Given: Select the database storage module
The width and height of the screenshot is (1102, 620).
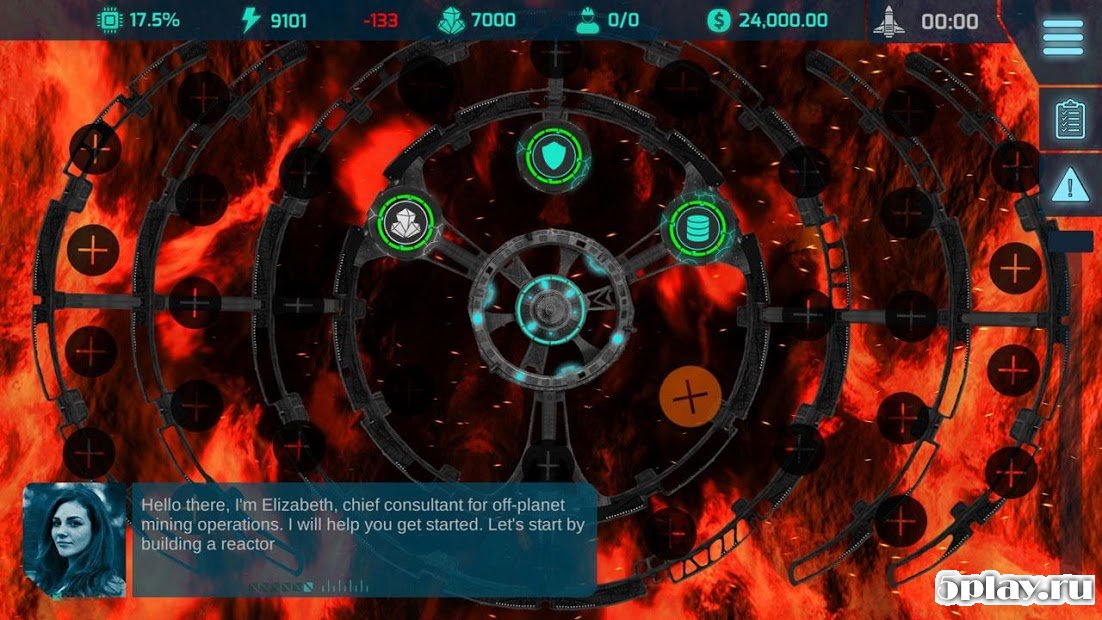Looking at the screenshot, I should click(695, 227).
